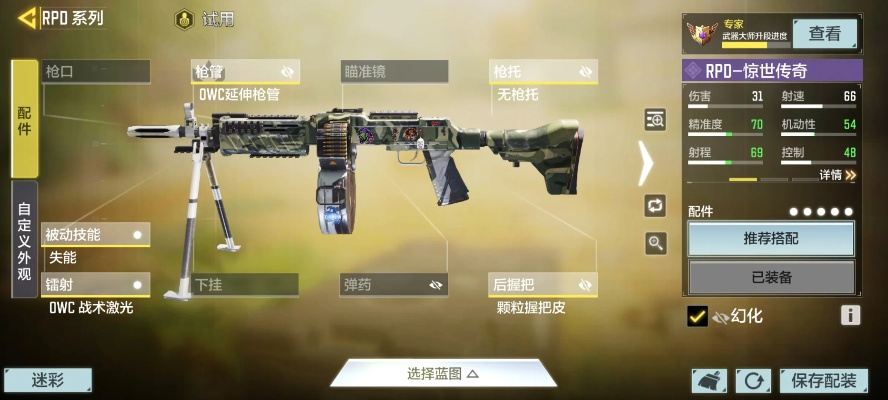Select the 镭射 laser slot
This screenshot has width=888, height=400.
click(96, 285)
